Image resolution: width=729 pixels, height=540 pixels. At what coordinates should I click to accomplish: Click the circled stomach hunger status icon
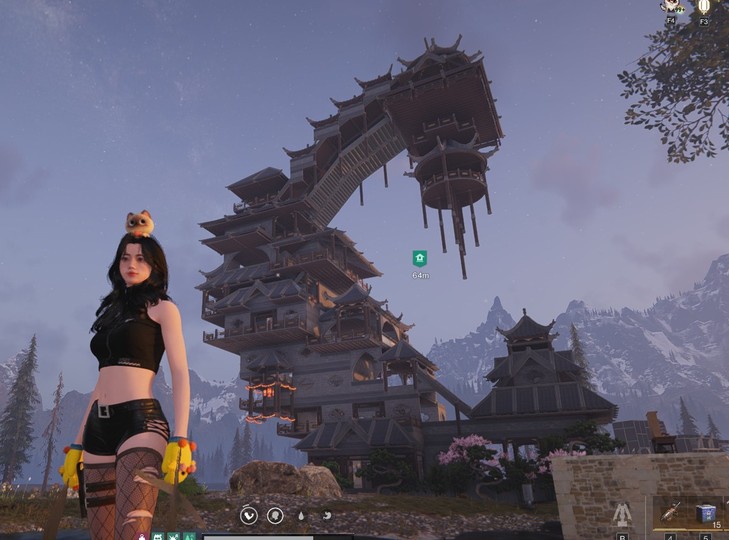pyautogui.click(x=248, y=516)
